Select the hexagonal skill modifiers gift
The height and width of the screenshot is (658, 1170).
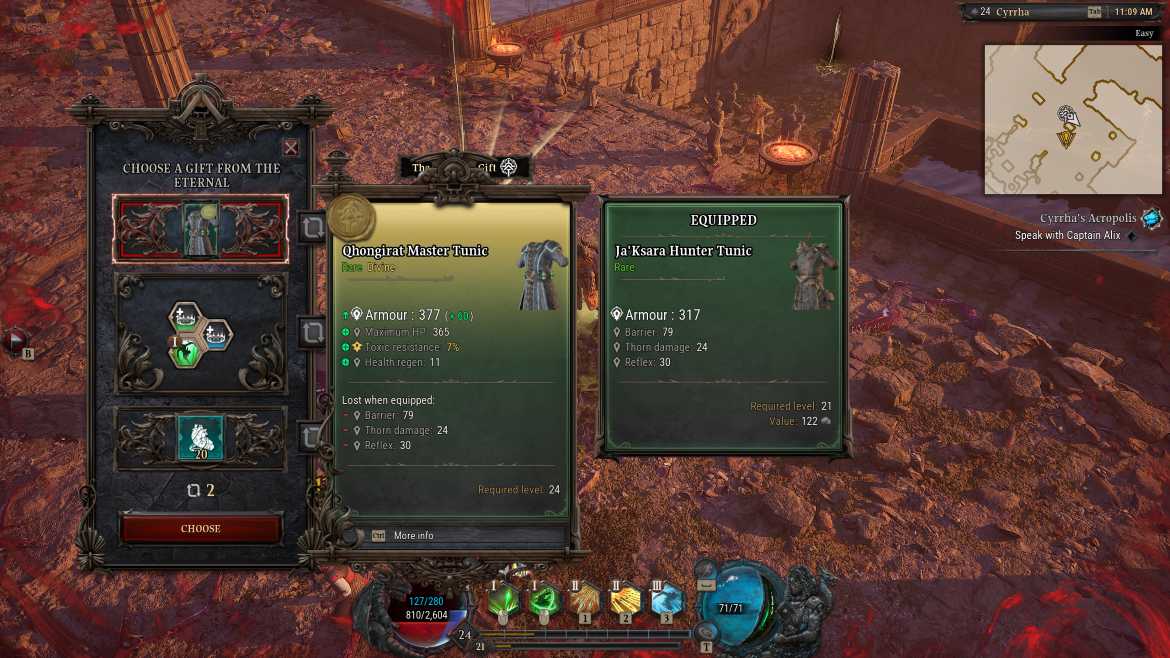click(201, 334)
